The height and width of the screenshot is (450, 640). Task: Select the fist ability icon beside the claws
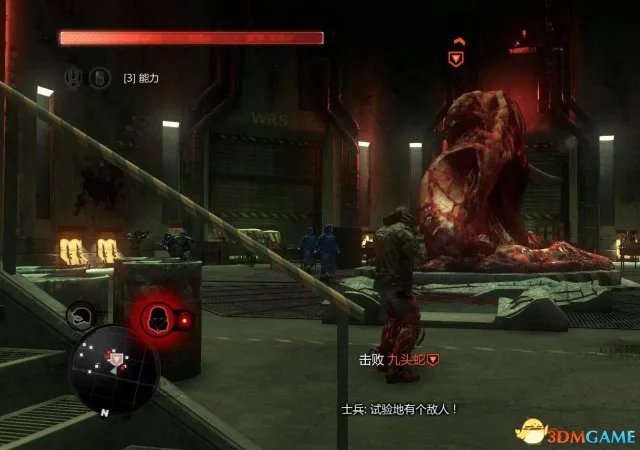click(100, 76)
